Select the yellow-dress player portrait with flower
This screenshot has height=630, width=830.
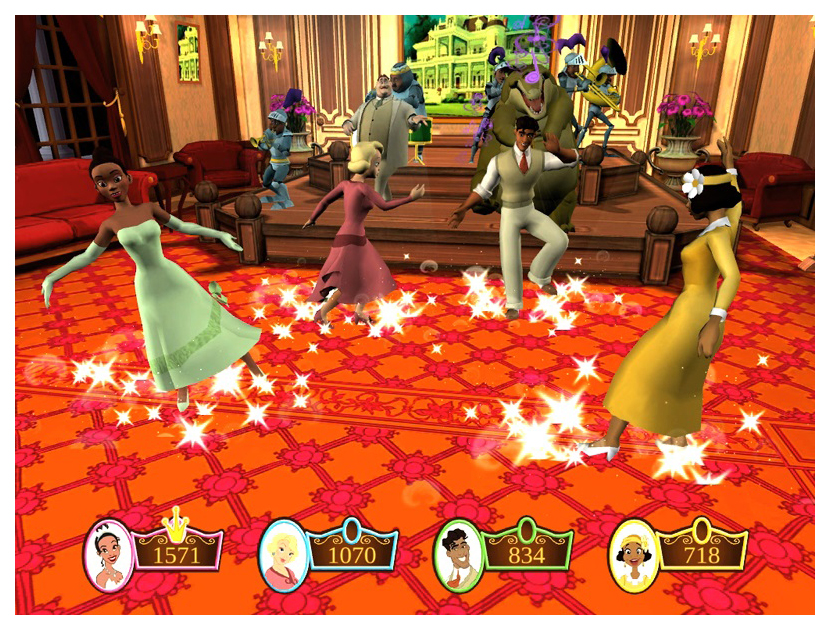[x=632, y=555]
